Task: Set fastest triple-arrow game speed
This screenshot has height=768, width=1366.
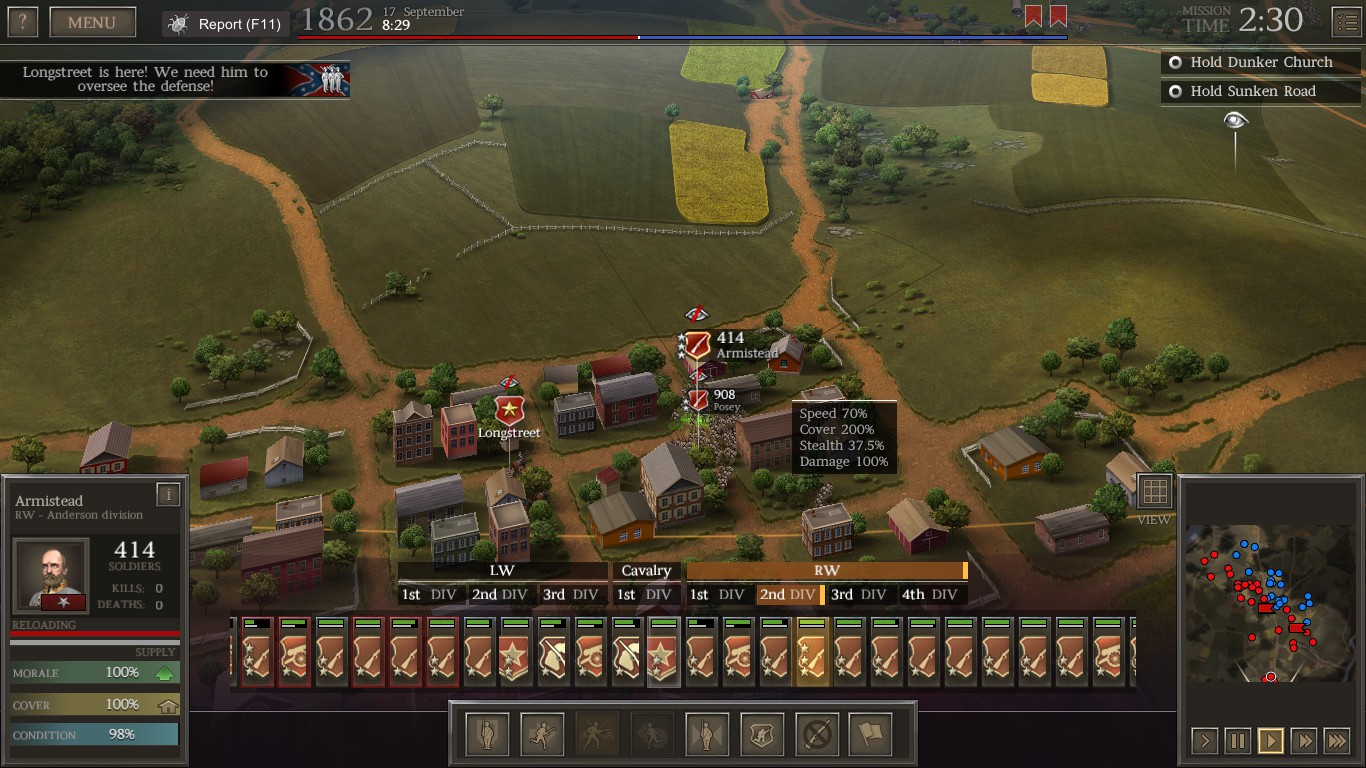Action: coord(1336,741)
